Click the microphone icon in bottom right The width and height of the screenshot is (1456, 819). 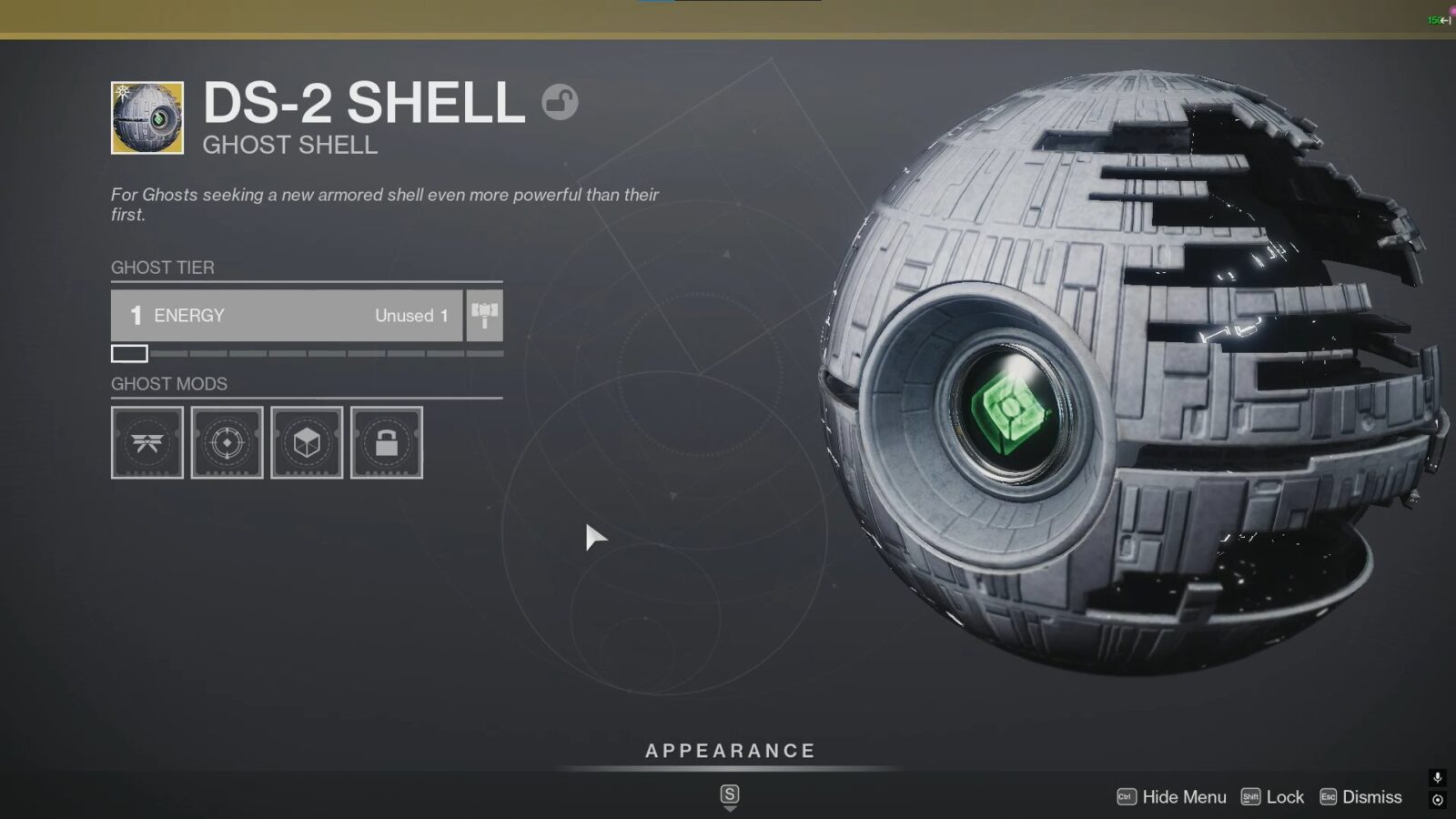pos(1436,778)
